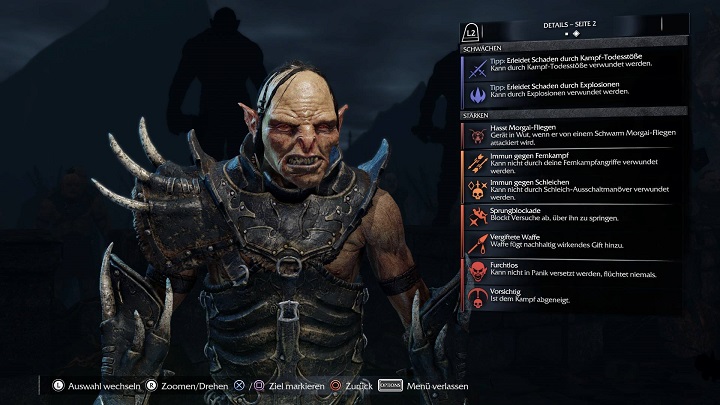The width and height of the screenshot is (720, 405).
Task: Select the Explosionen weakness row
Action: 573,93
